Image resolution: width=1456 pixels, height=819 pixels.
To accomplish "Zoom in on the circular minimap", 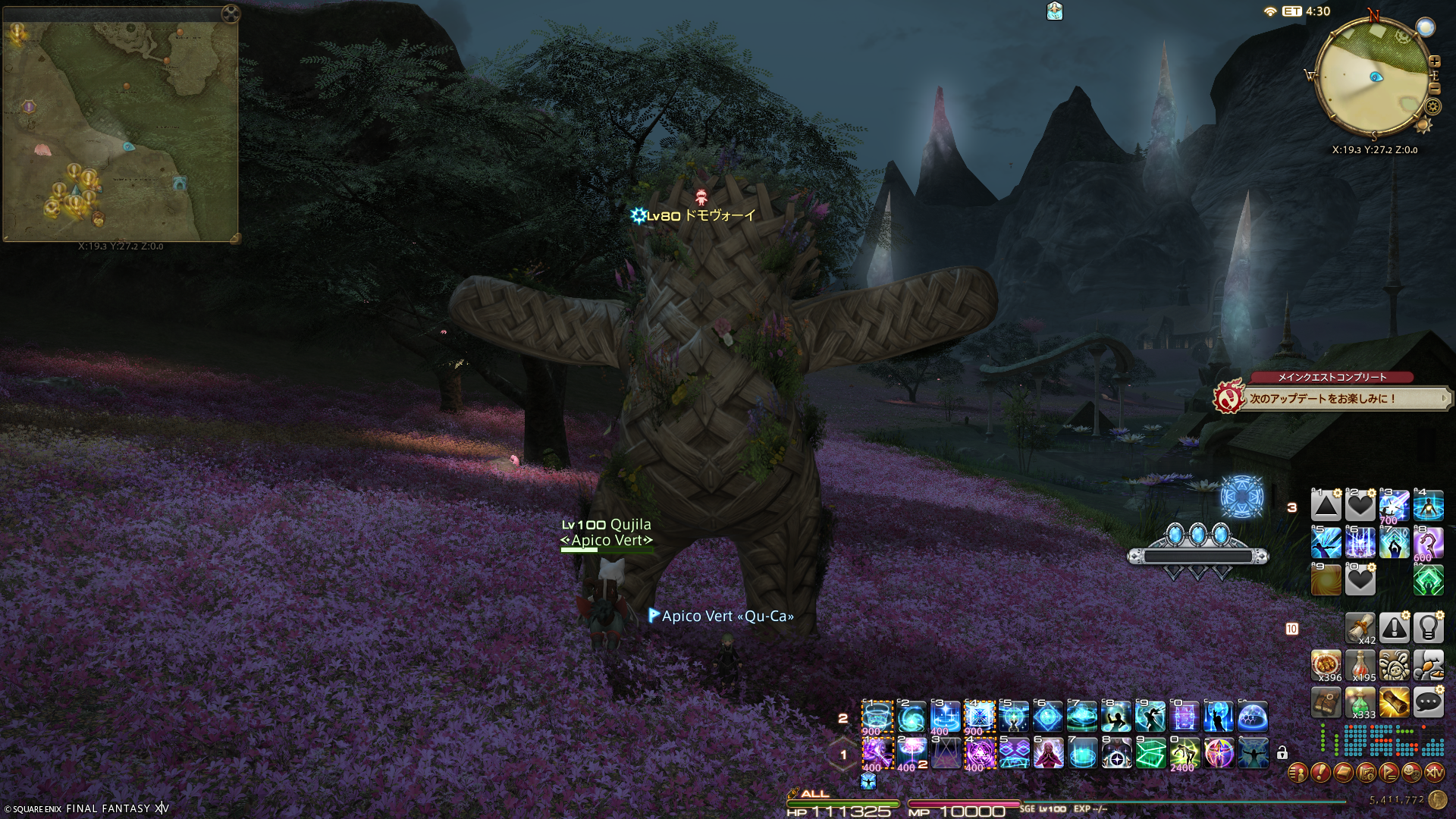I will coord(1434,61).
